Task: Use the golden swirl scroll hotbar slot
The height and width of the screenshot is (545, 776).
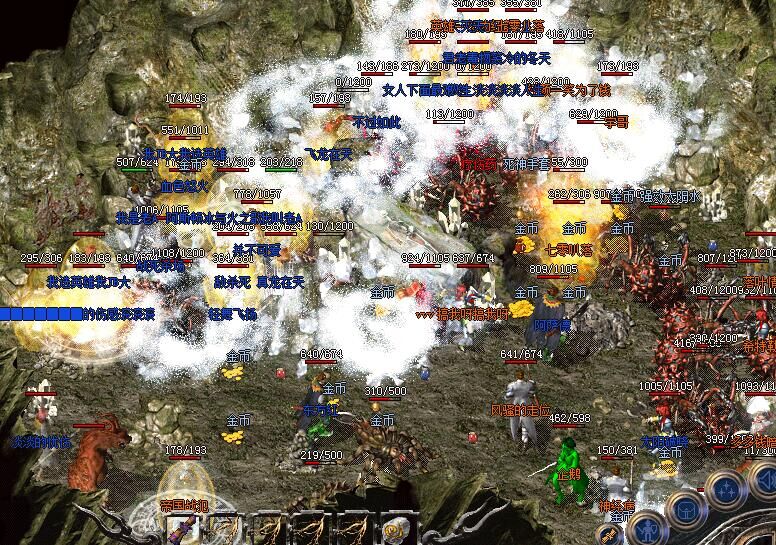Action: (x=398, y=526)
